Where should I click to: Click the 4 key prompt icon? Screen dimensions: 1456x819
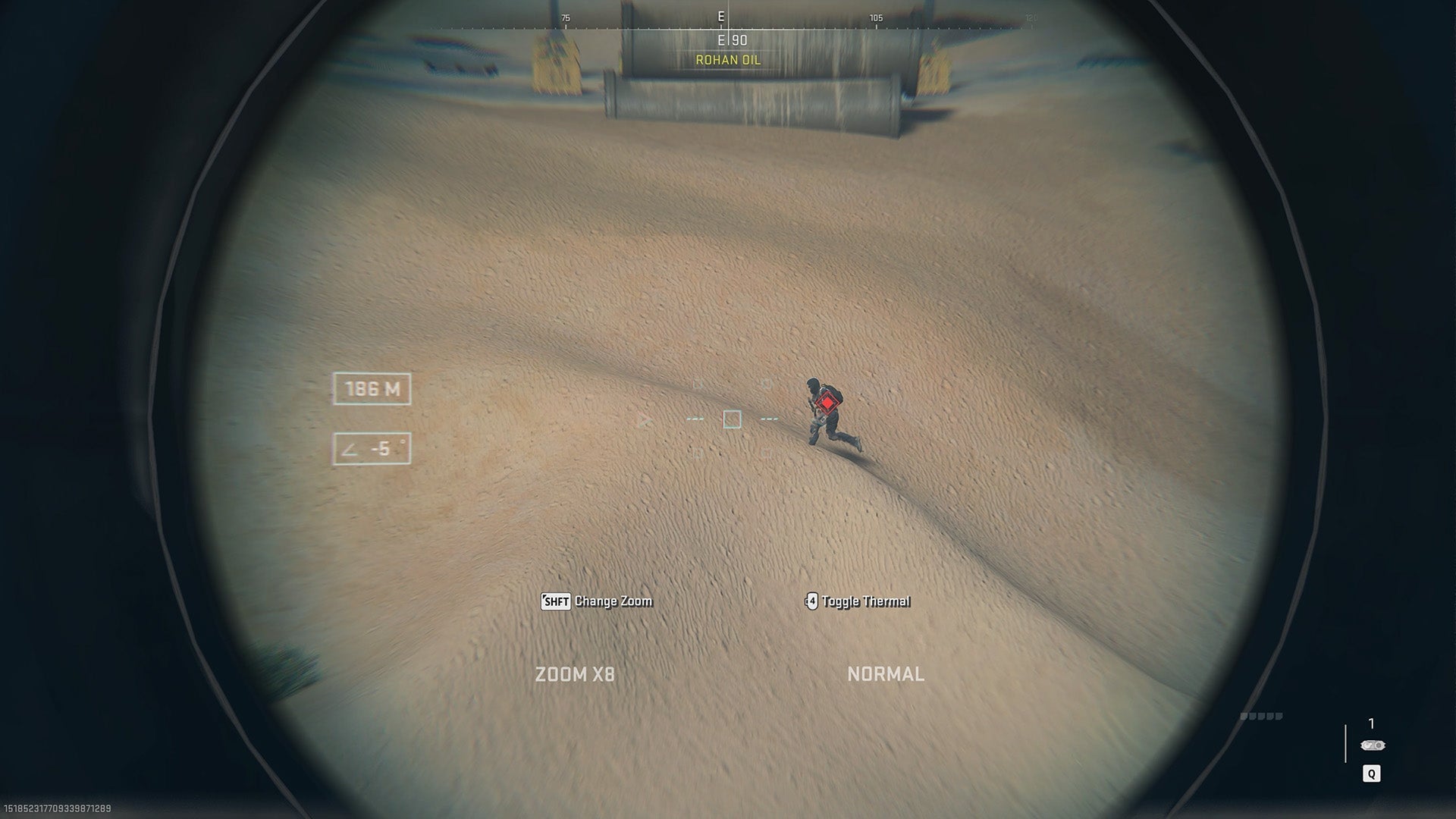coord(811,601)
